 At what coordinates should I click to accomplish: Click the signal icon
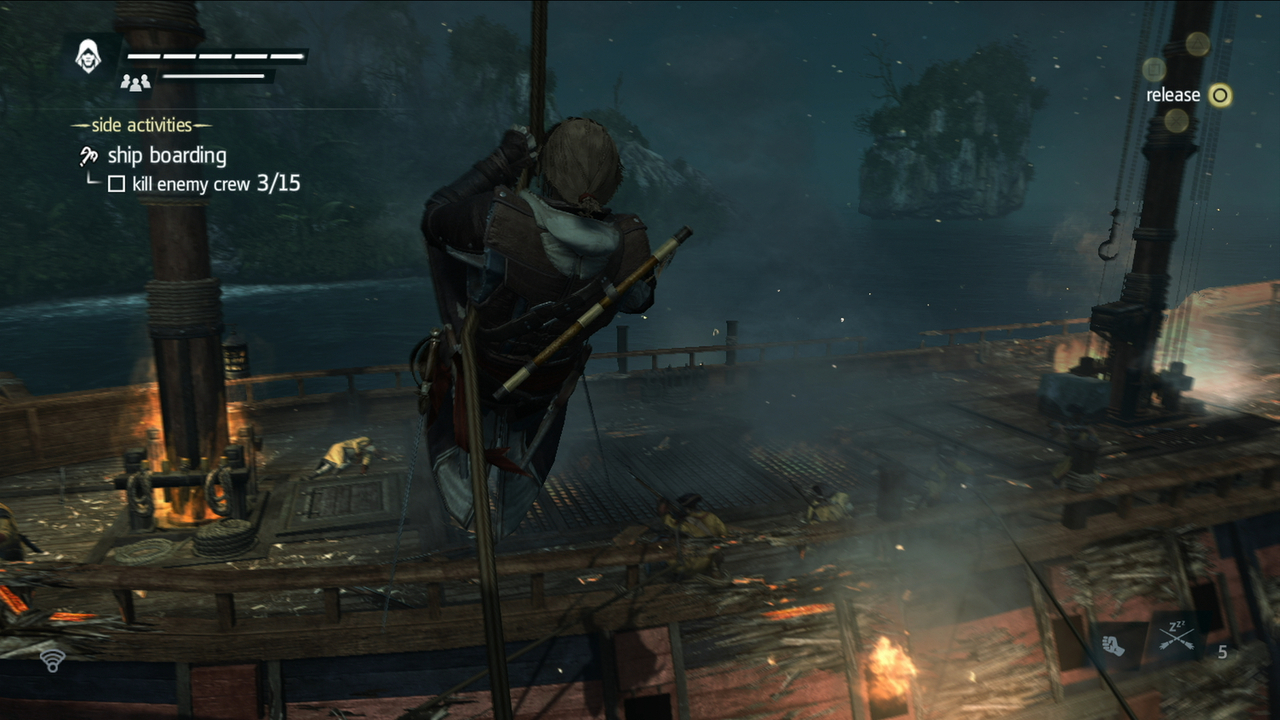[x=53, y=659]
